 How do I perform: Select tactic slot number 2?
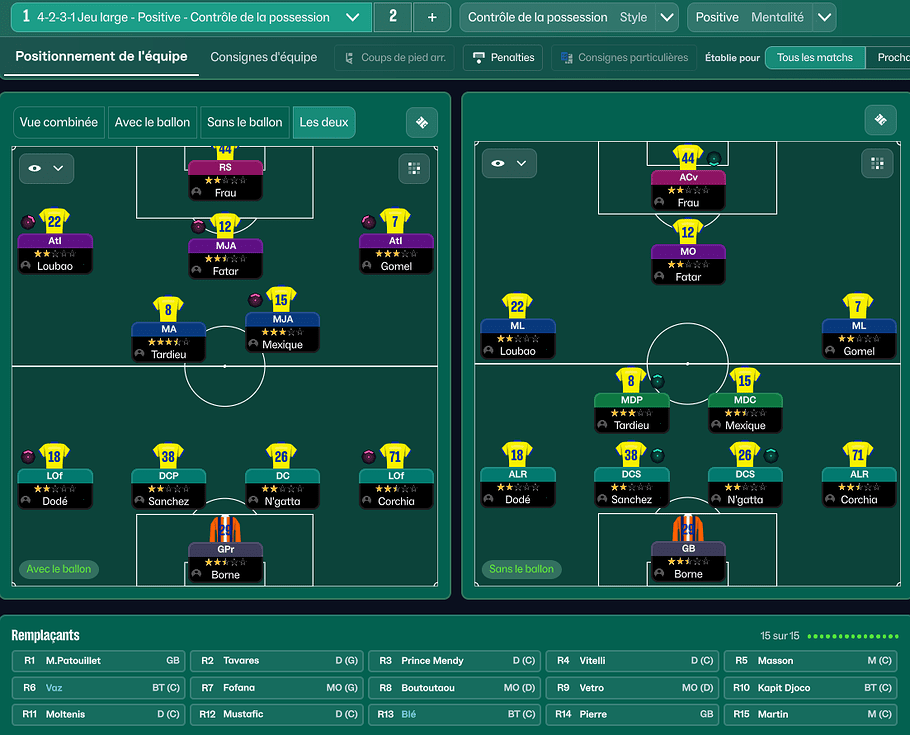392,17
